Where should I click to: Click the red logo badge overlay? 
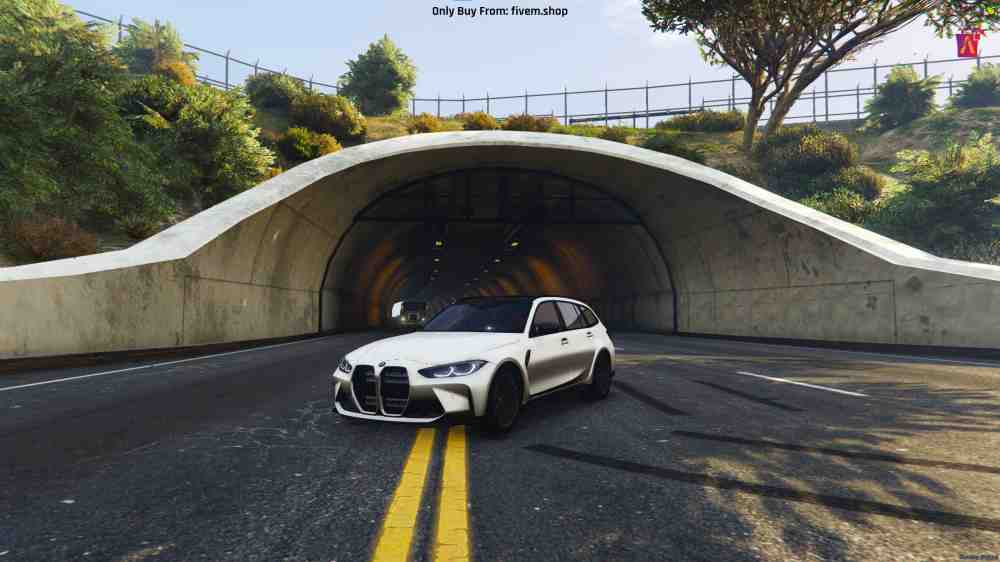(x=967, y=44)
